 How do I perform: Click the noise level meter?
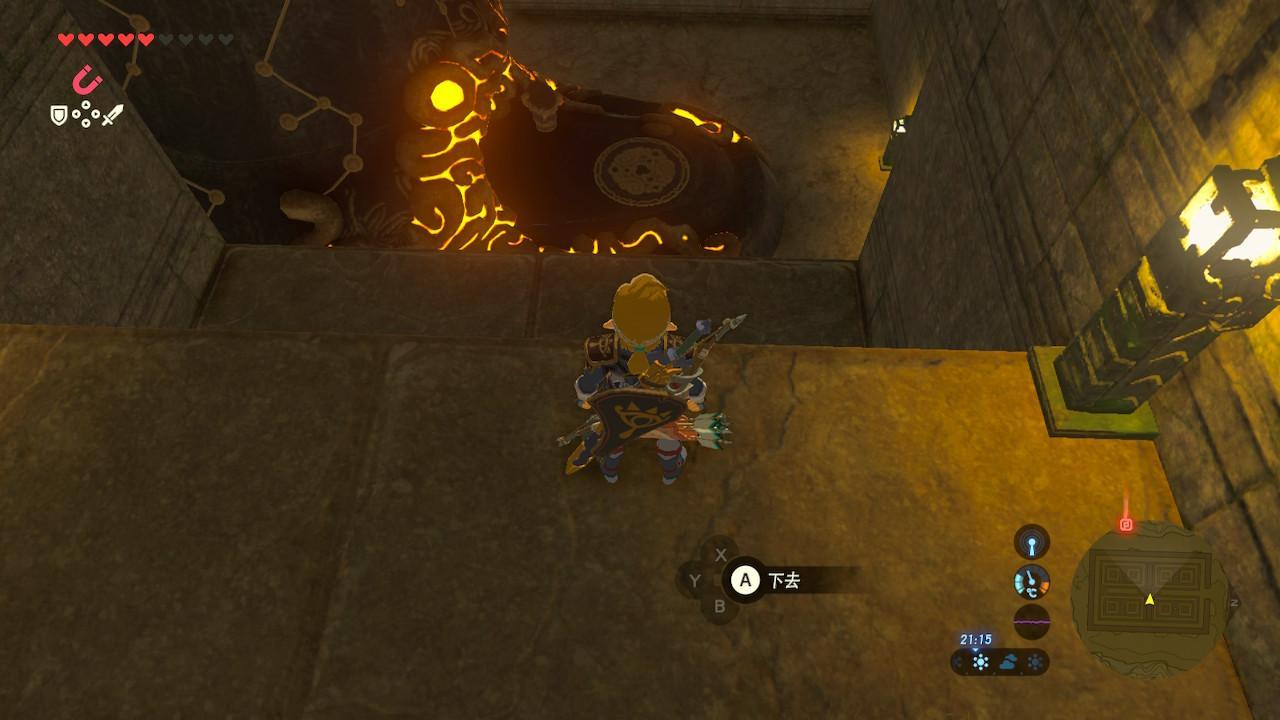pyautogui.click(x=1032, y=621)
